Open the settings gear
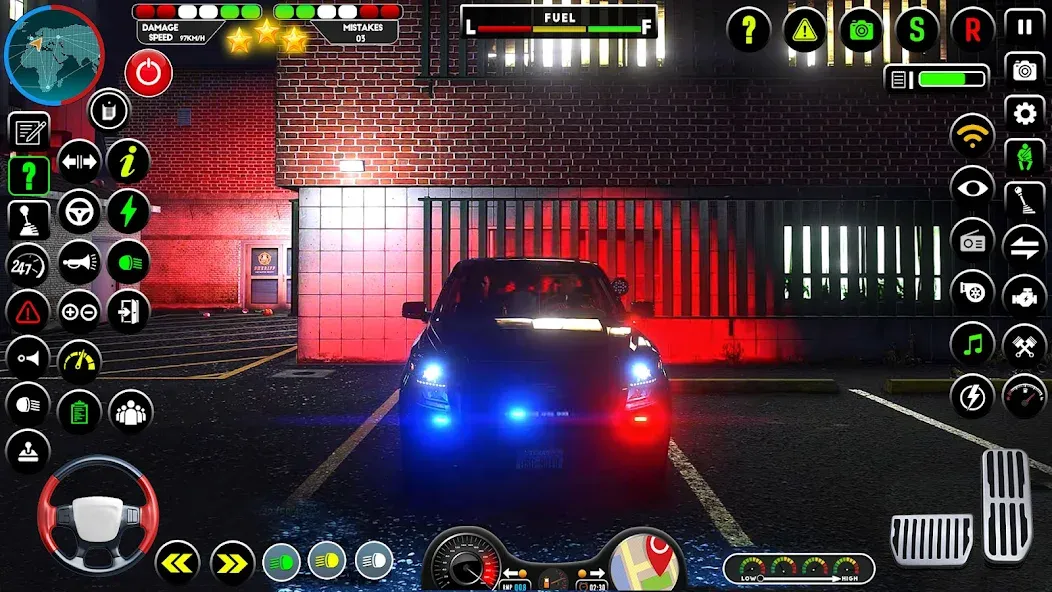 pos(1024,114)
